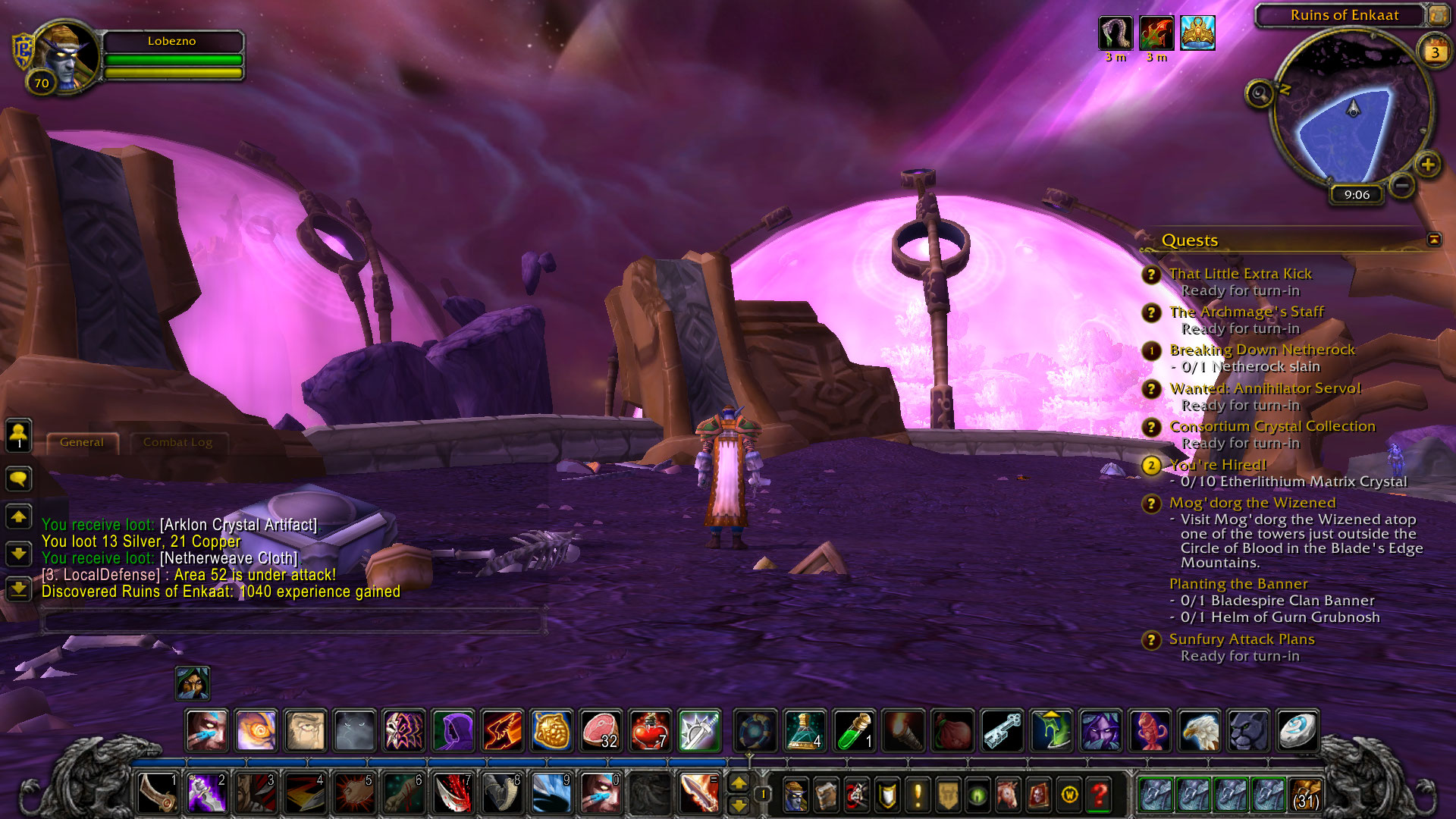Open the calendar button by the minimap
1456x819 pixels.
(x=1434, y=52)
